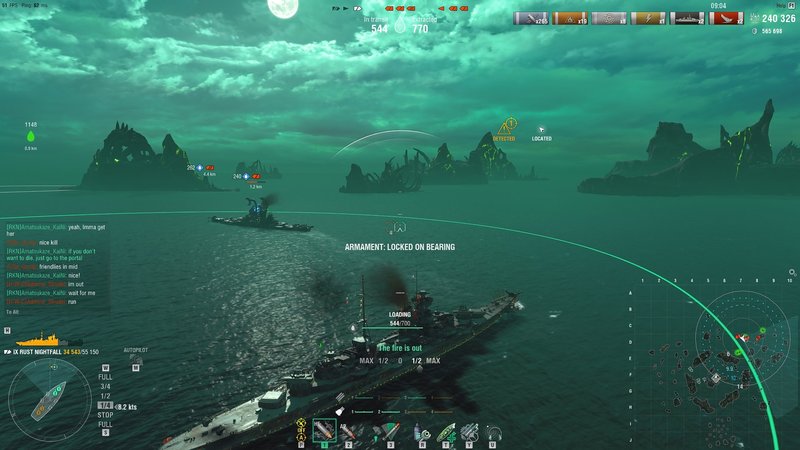This screenshot has width=800, height=450.
Task: Toggle the anti-aircraft and secondary armament indicator
Action: click(x=301, y=430)
